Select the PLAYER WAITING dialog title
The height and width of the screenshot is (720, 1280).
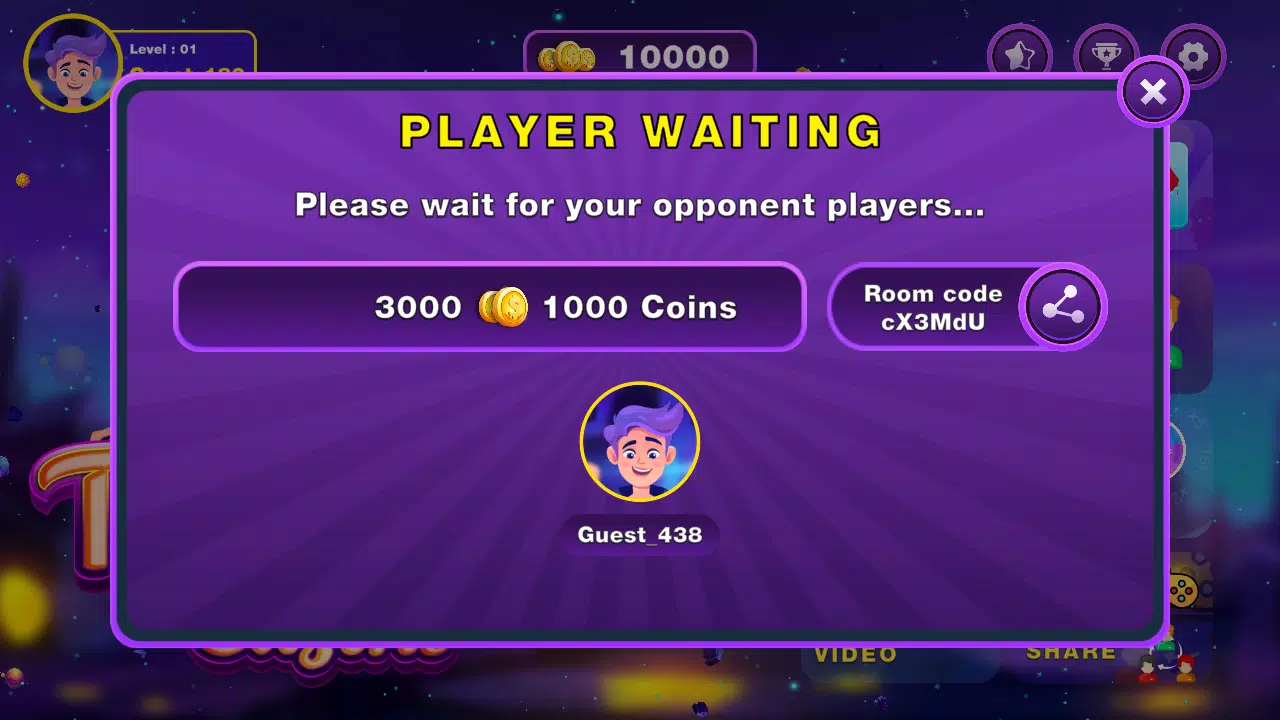[x=640, y=131]
